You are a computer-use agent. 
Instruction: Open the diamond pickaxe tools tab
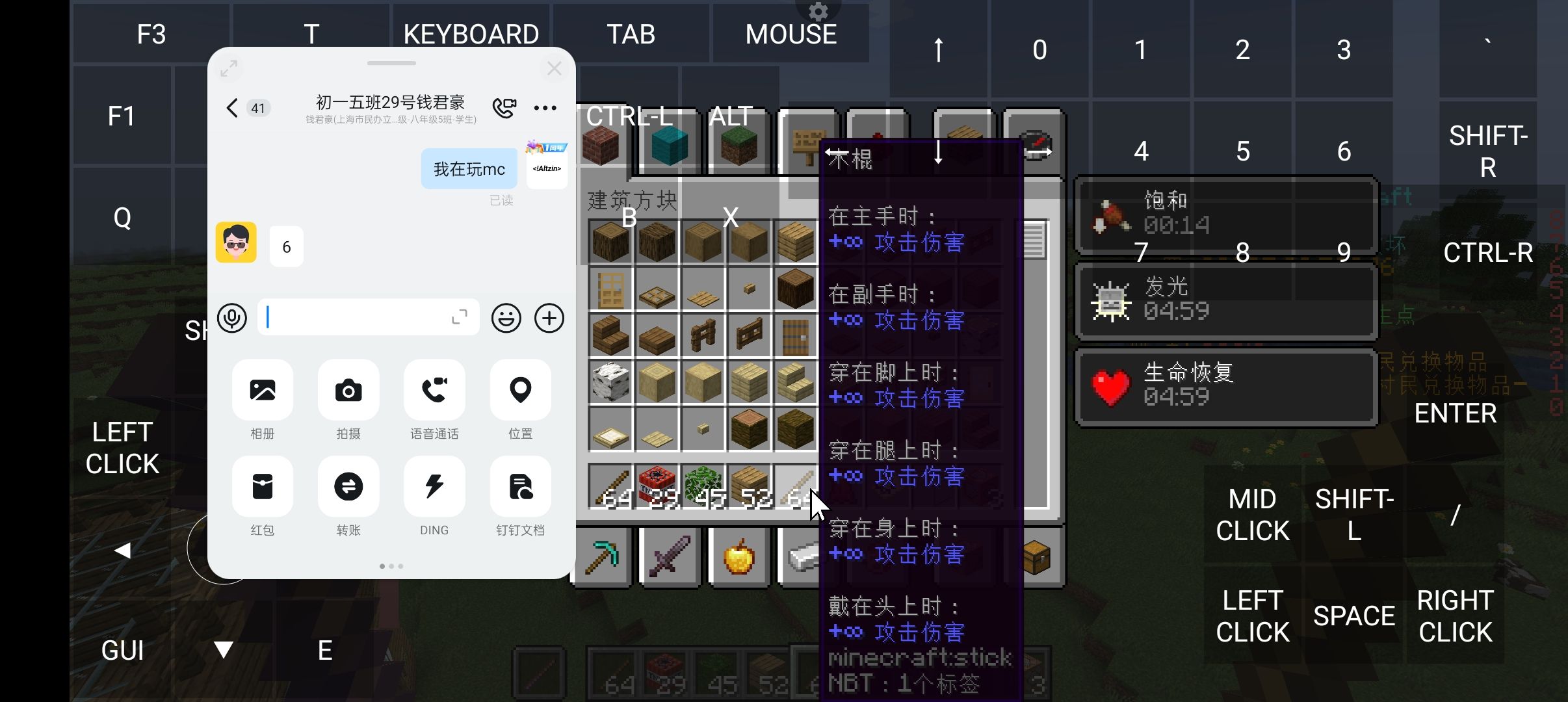(x=602, y=557)
